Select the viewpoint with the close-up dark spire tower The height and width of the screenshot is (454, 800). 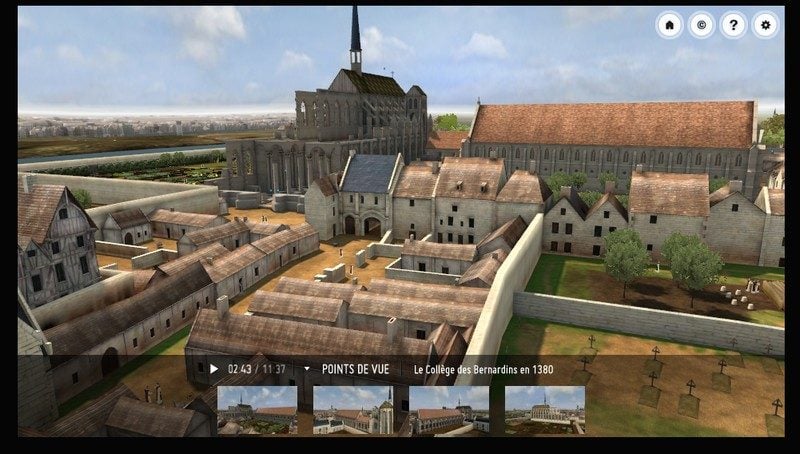tap(353, 410)
